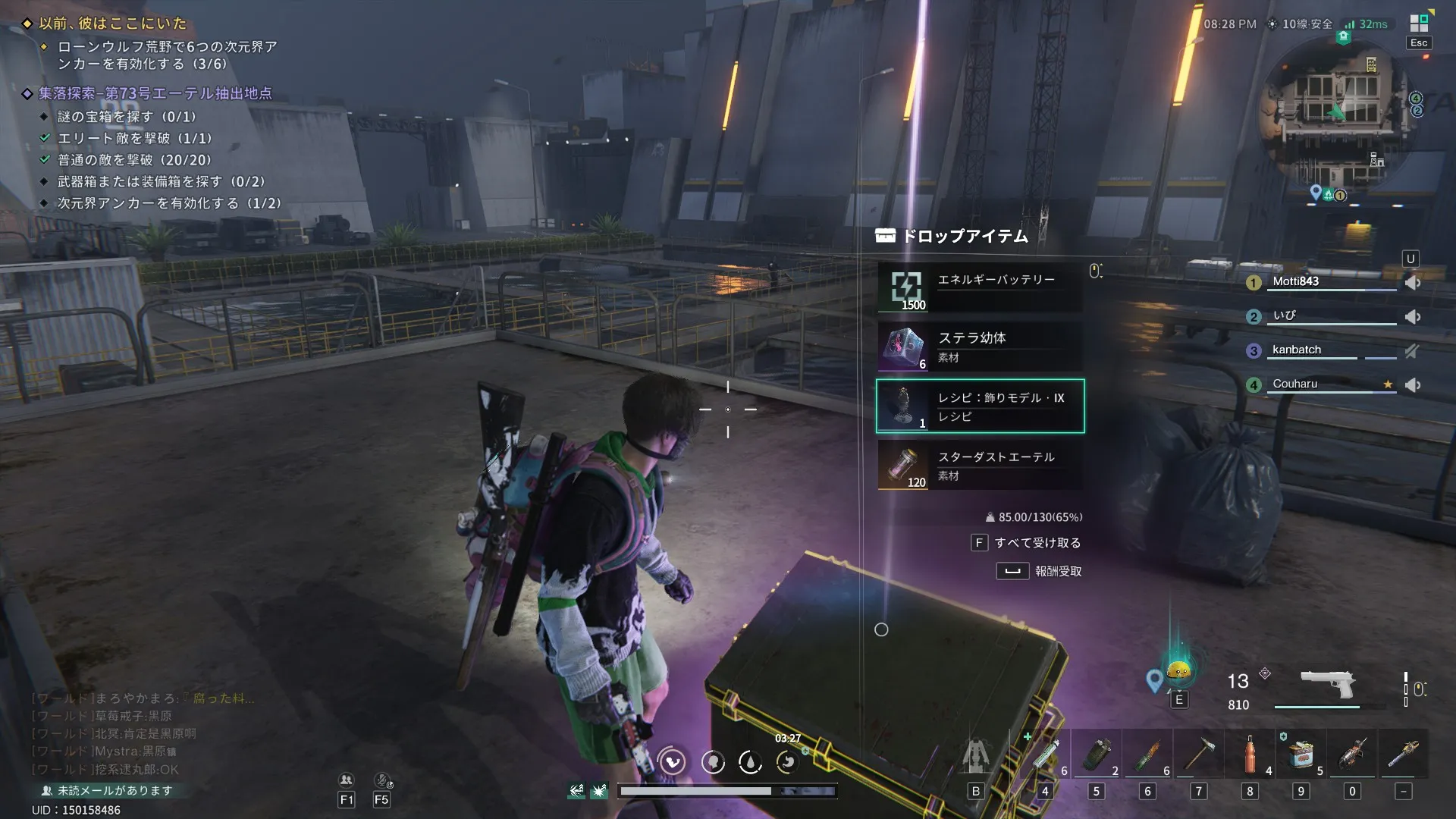Select the molotov hotbar slot
This screenshot has width=1456, height=819.
pyautogui.click(x=1147, y=755)
